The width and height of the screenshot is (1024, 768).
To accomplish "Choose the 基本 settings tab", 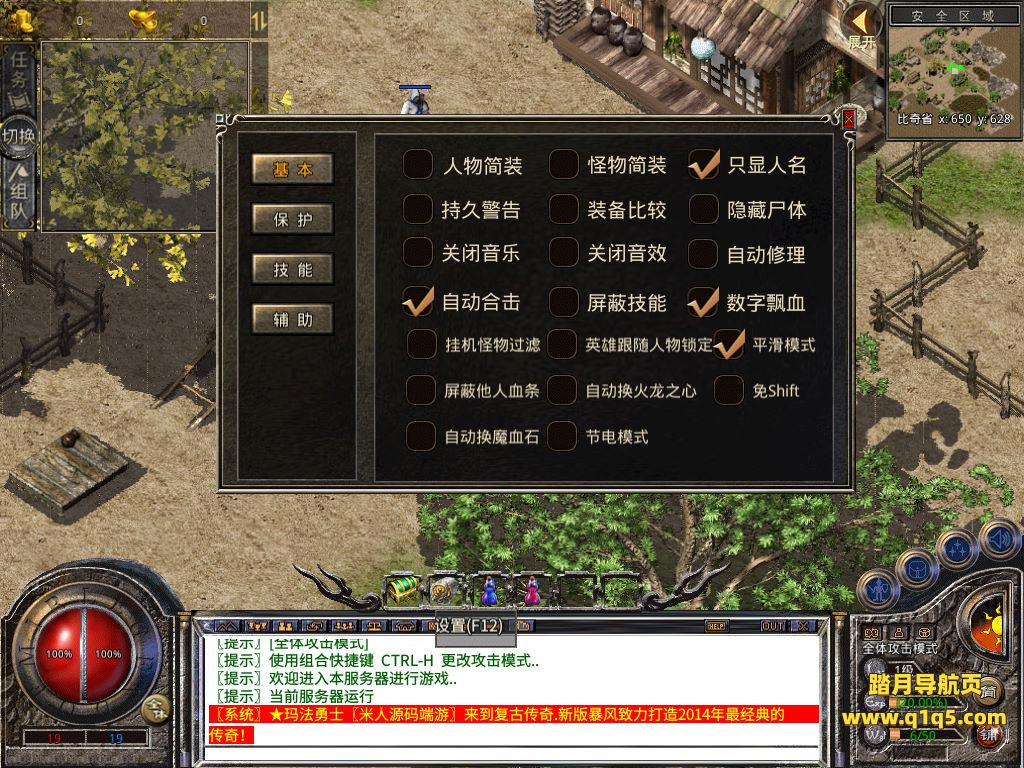I will [291, 169].
